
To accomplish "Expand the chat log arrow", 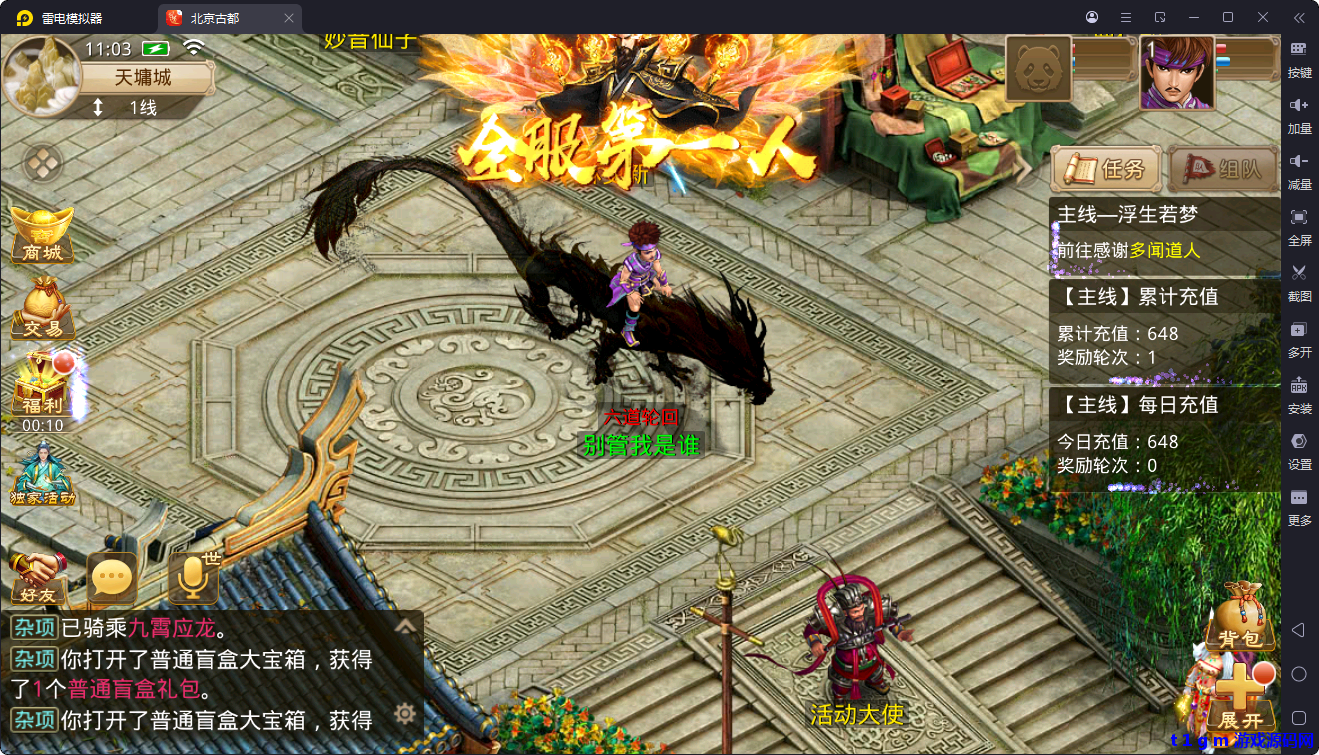I will tap(405, 627).
